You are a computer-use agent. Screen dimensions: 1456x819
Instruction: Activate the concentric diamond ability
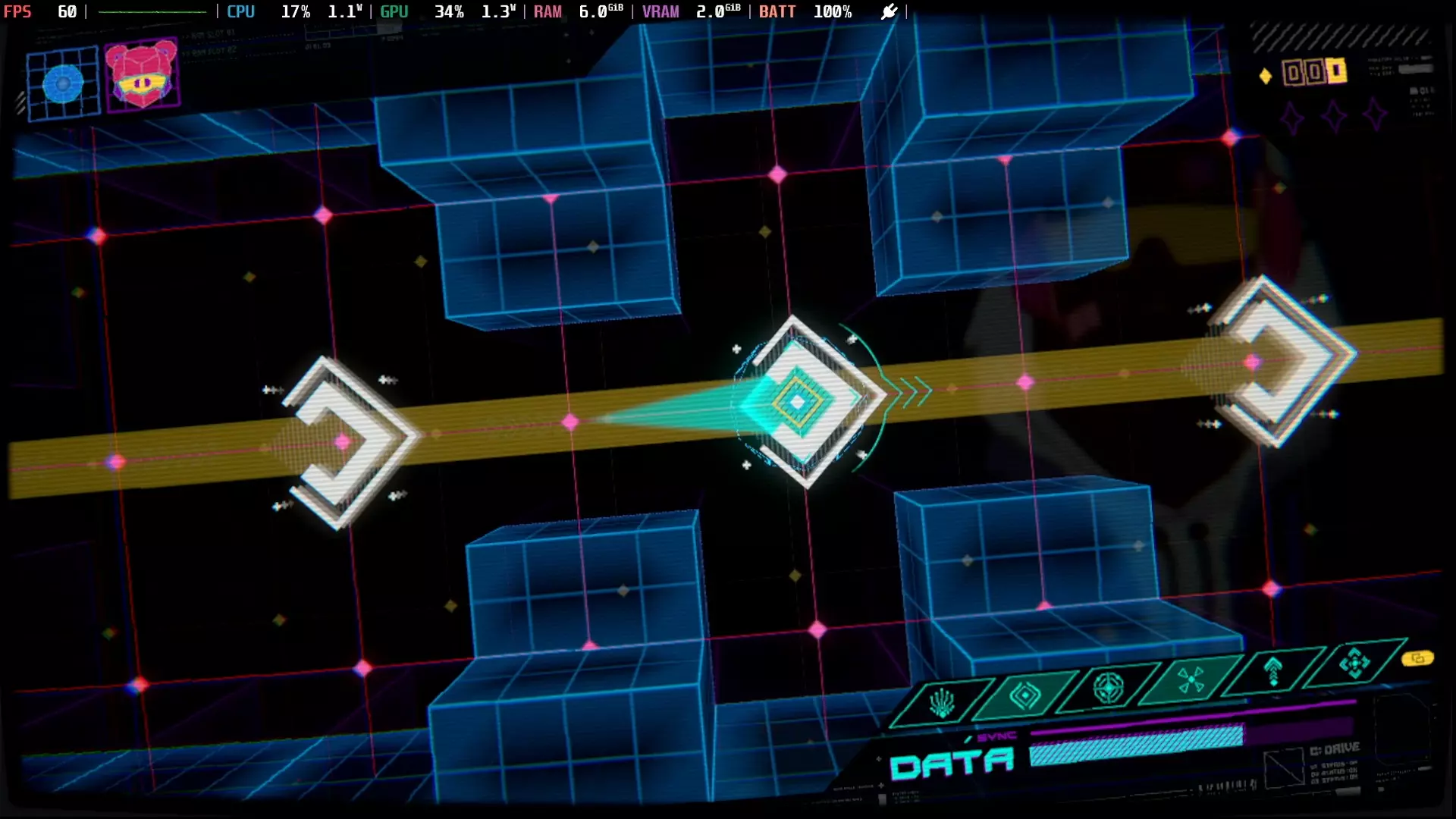coord(1025,695)
